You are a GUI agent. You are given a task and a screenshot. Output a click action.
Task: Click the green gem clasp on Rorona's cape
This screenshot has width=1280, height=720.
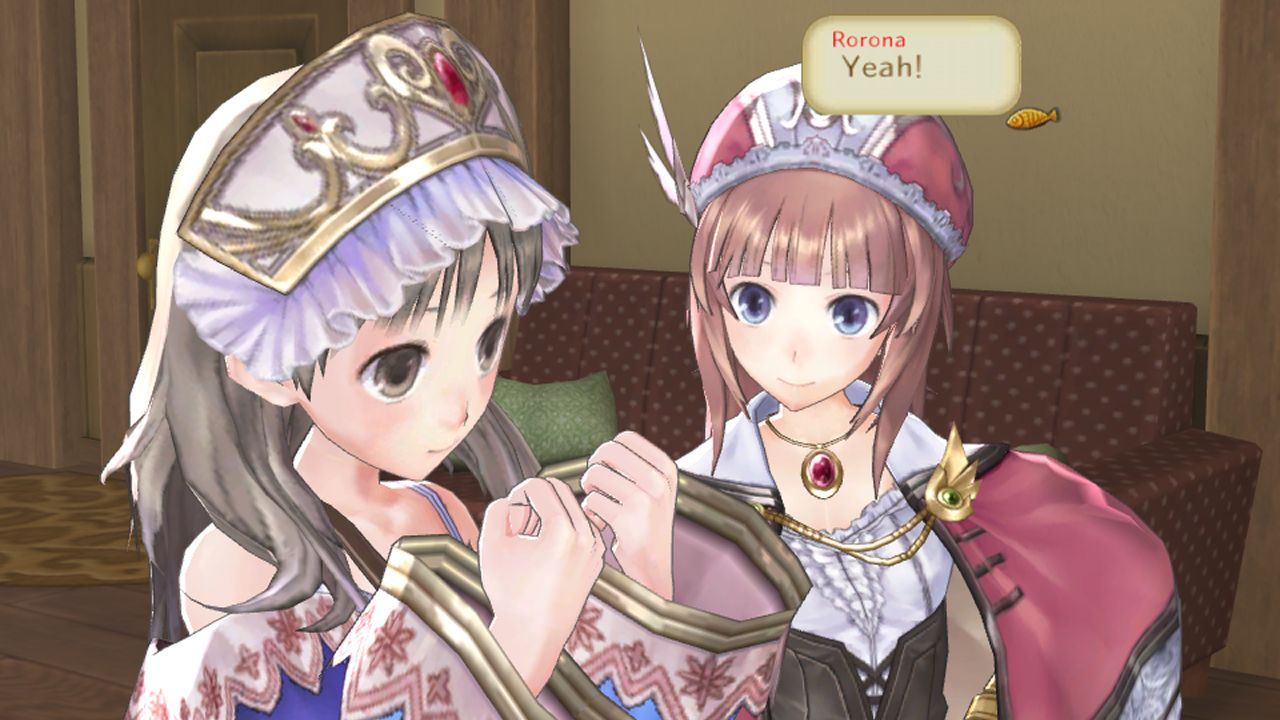coord(948,496)
